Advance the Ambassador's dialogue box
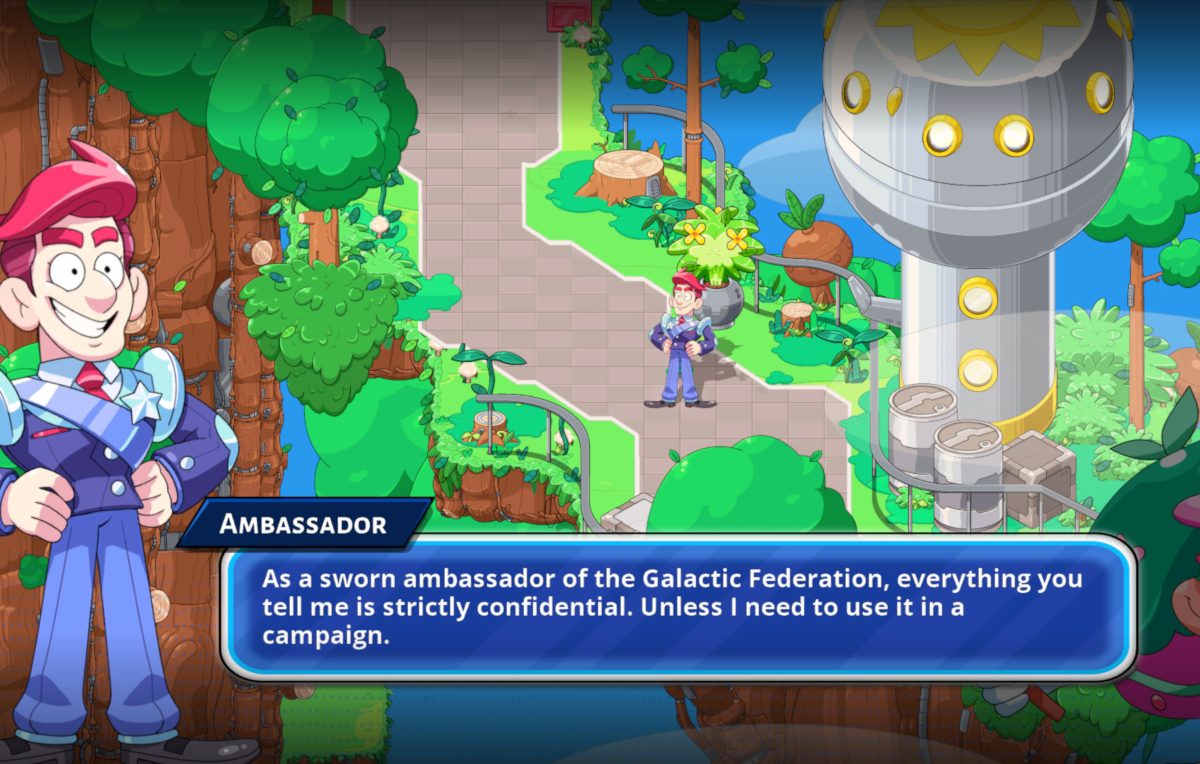The width and height of the screenshot is (1200, 764). pos(678,607)
